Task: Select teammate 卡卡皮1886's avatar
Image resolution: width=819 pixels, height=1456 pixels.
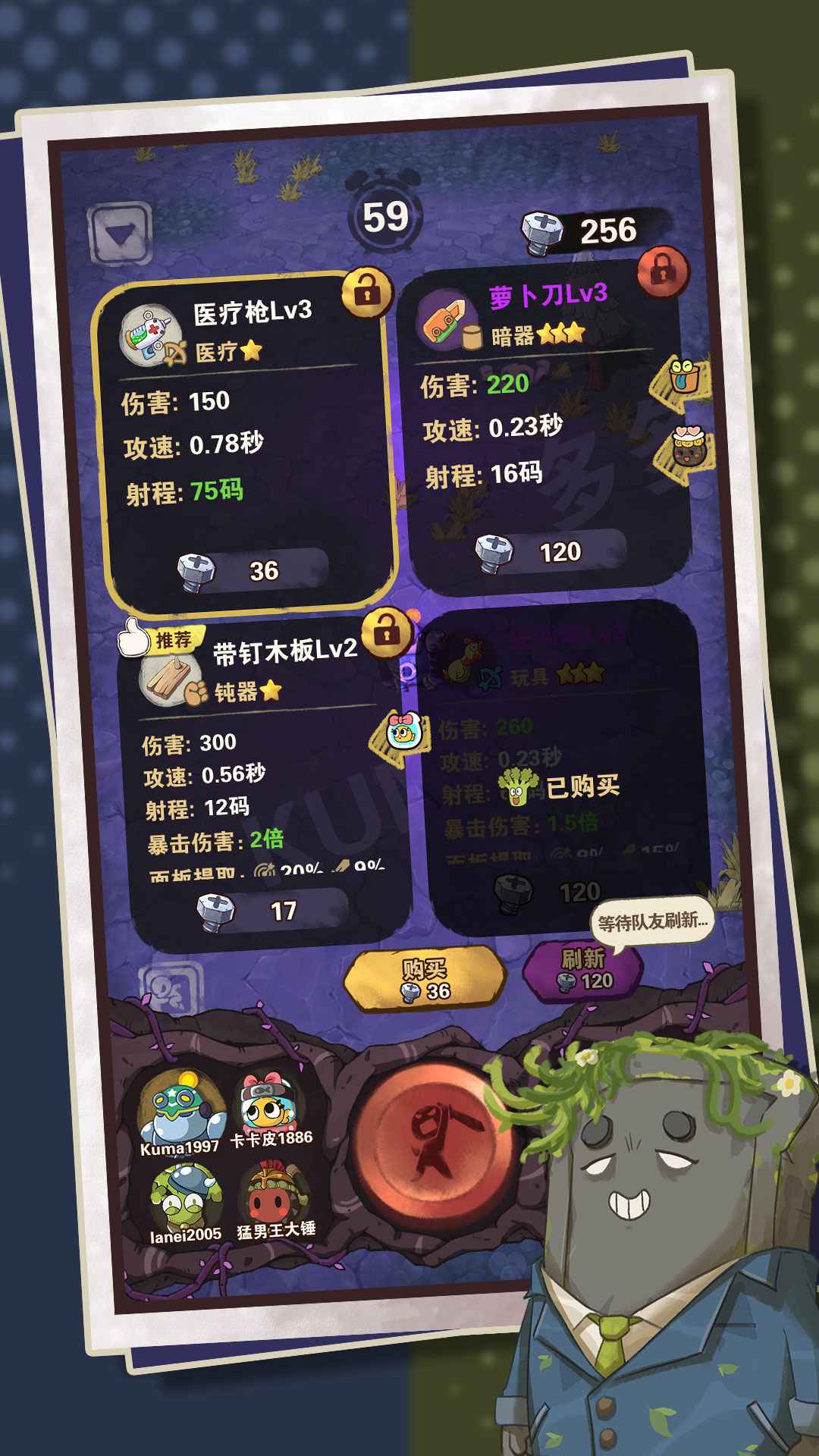Action: pos(271,1109)
